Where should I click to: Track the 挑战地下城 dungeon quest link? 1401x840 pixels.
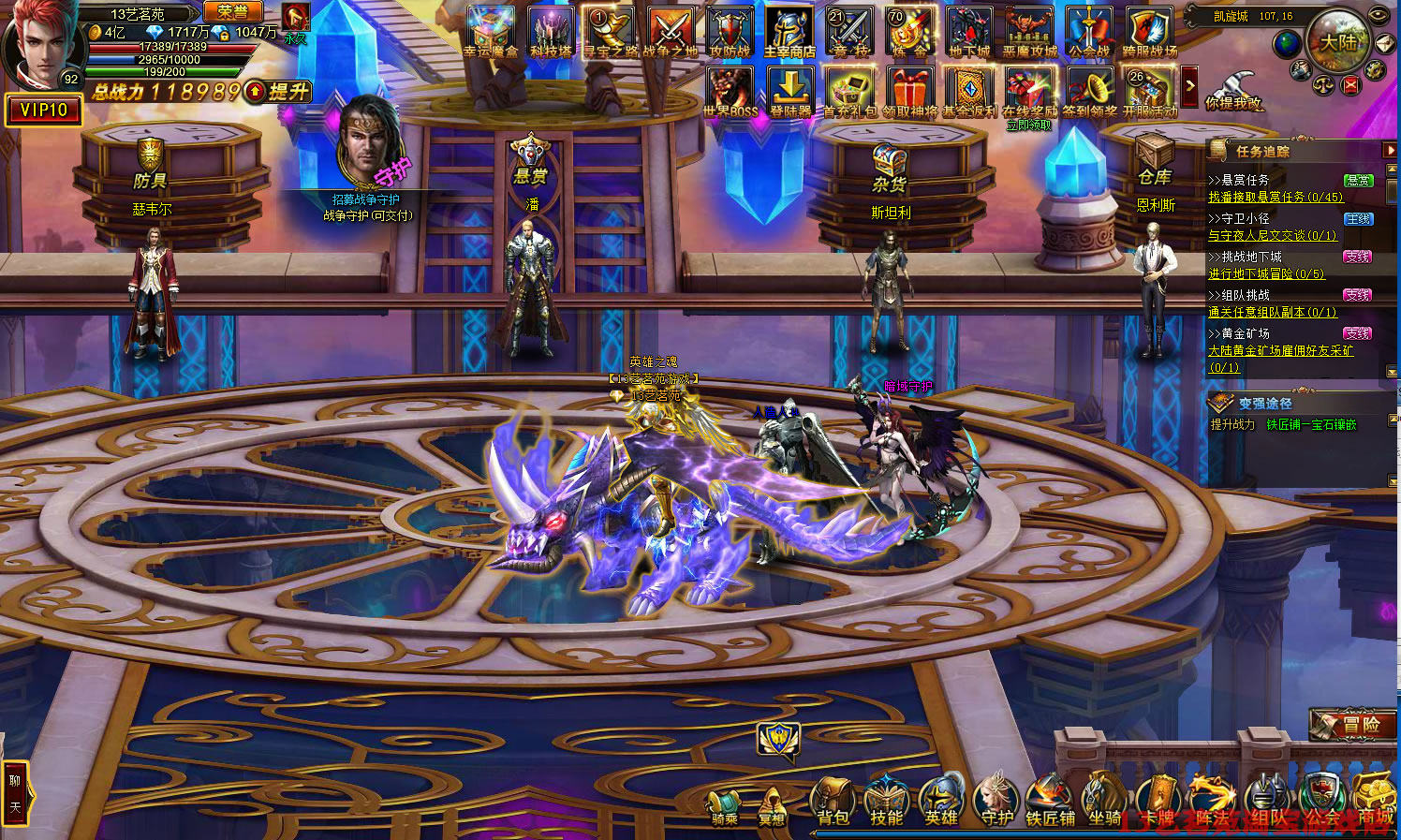[x=1266, y=273]
